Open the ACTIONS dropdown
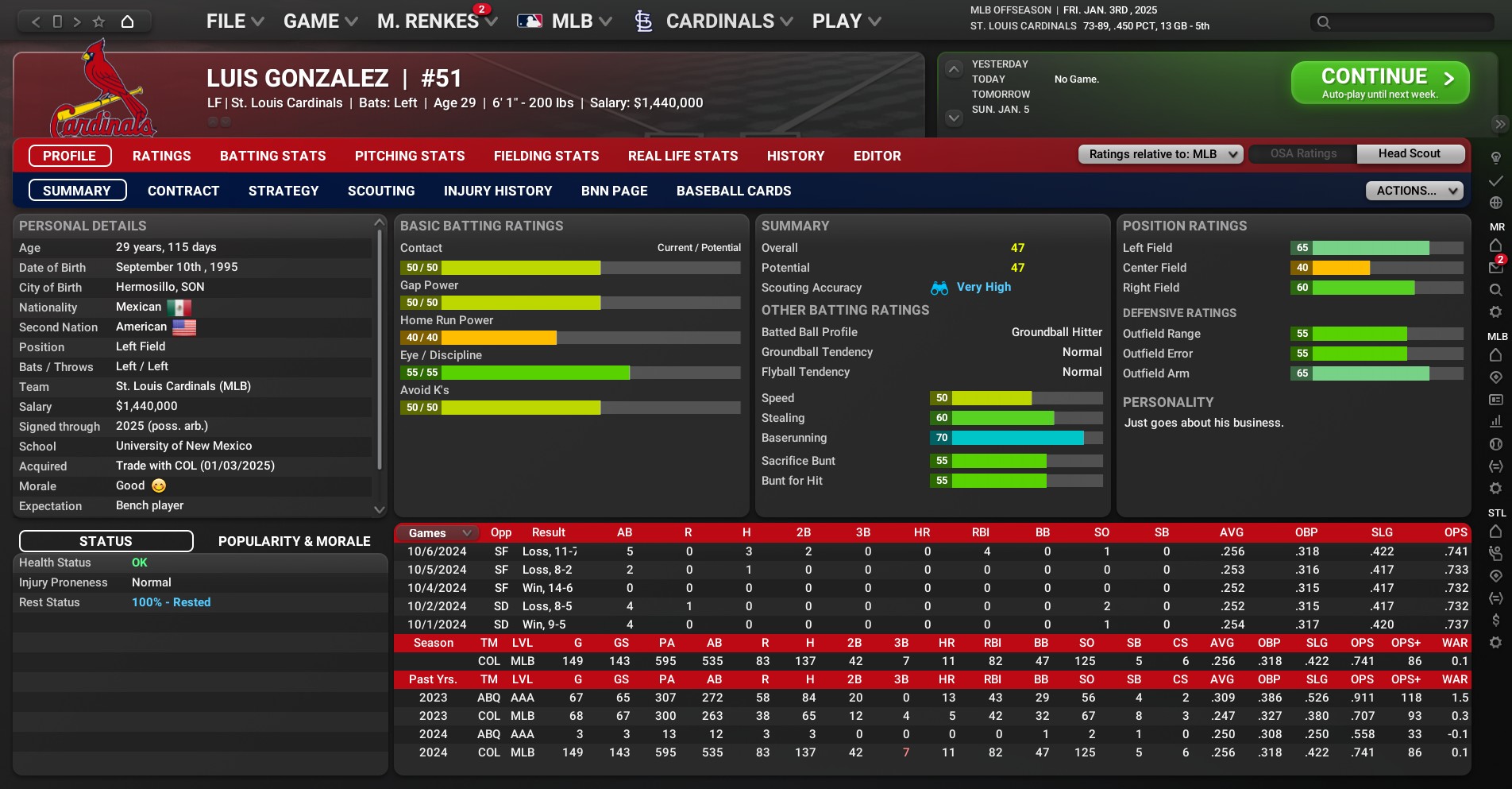Viewport: 1512px width, 789px height. click(x=1414, y=191)
